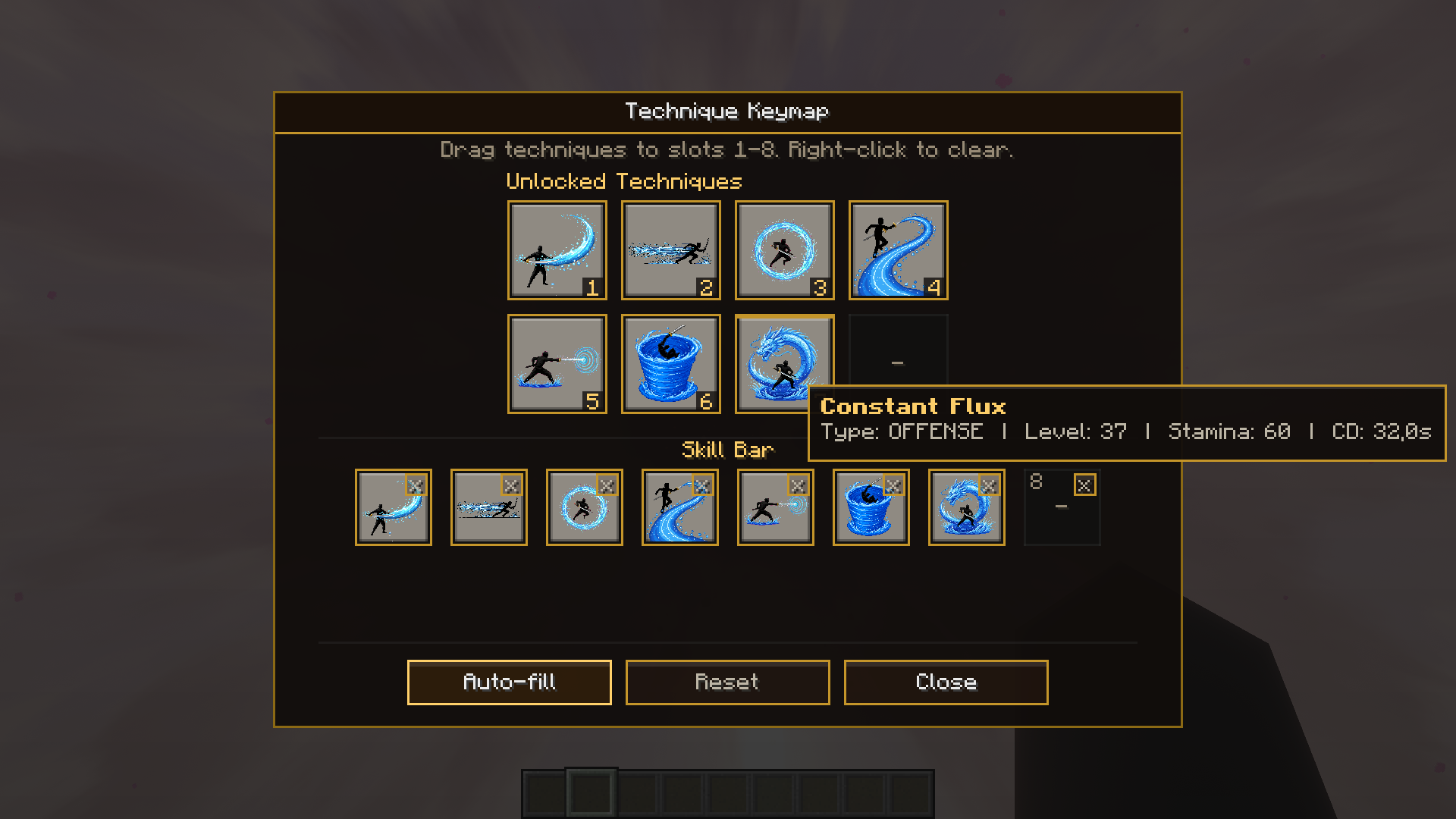Pick unlocked technique 2, the water dash
This screenshot has height=819, width=1456.
670,249
